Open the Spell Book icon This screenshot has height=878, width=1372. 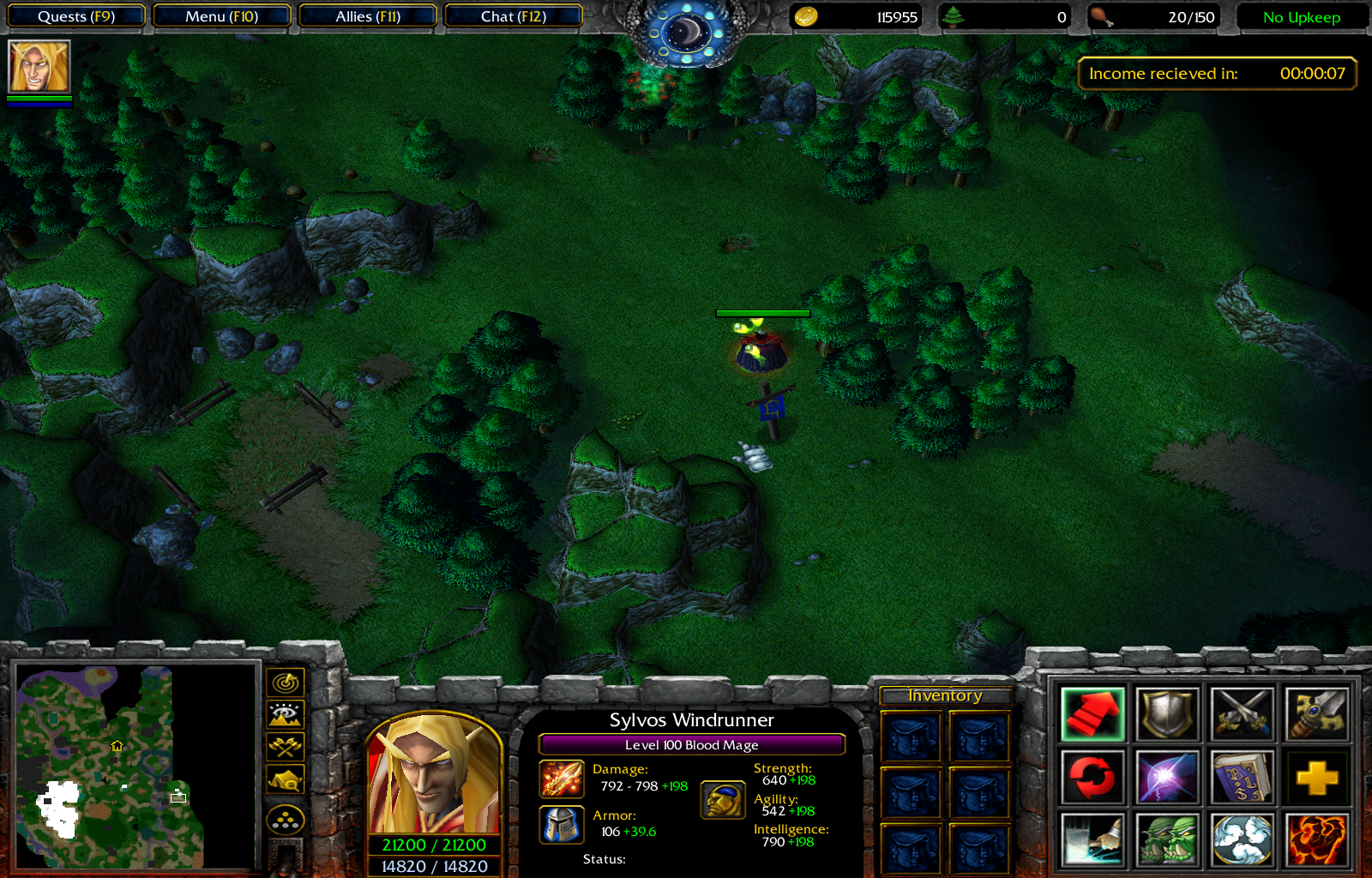1242,776
